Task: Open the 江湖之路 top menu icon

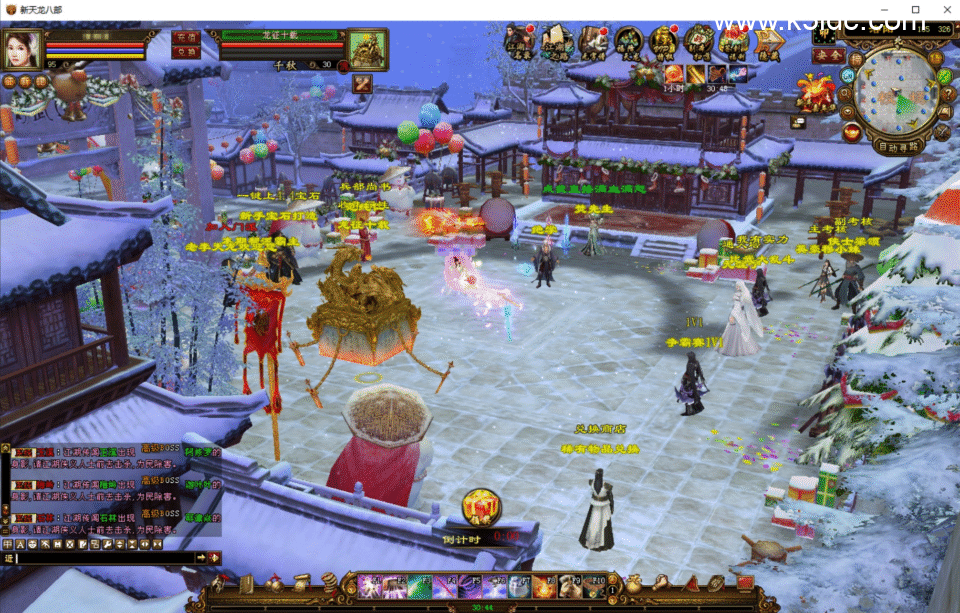Action: [x=555, y=43]
